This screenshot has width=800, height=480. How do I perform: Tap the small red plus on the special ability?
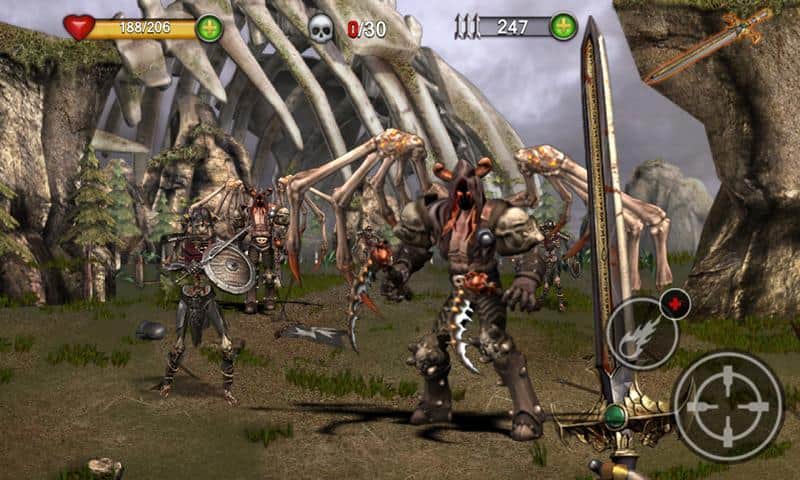coord(676,303)
